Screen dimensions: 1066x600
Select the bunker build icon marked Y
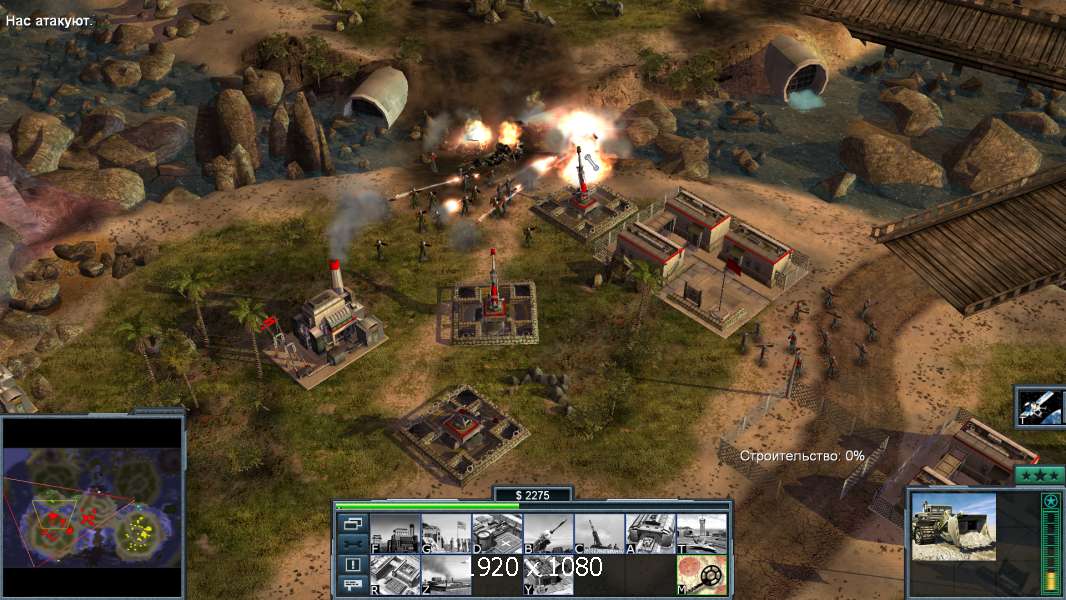click(548, 575)
